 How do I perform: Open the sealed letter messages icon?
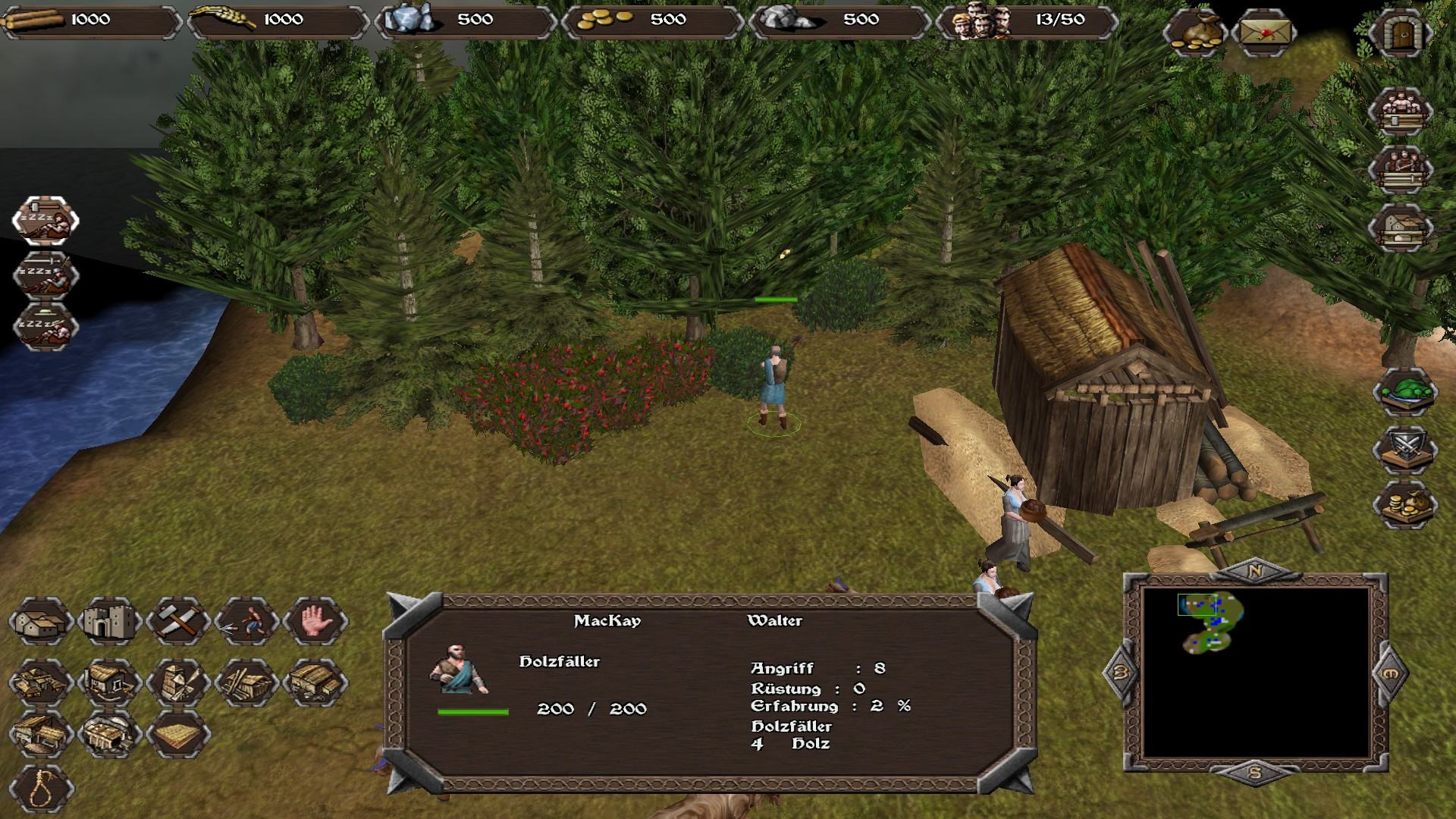[x=1265, y=33]
